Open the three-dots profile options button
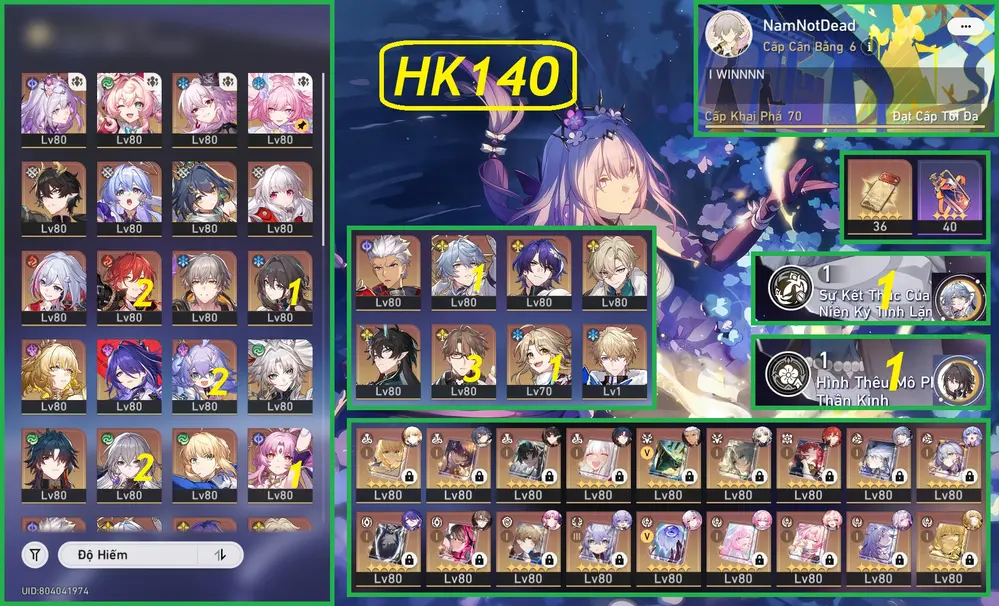999x606 pixels. 965,27
